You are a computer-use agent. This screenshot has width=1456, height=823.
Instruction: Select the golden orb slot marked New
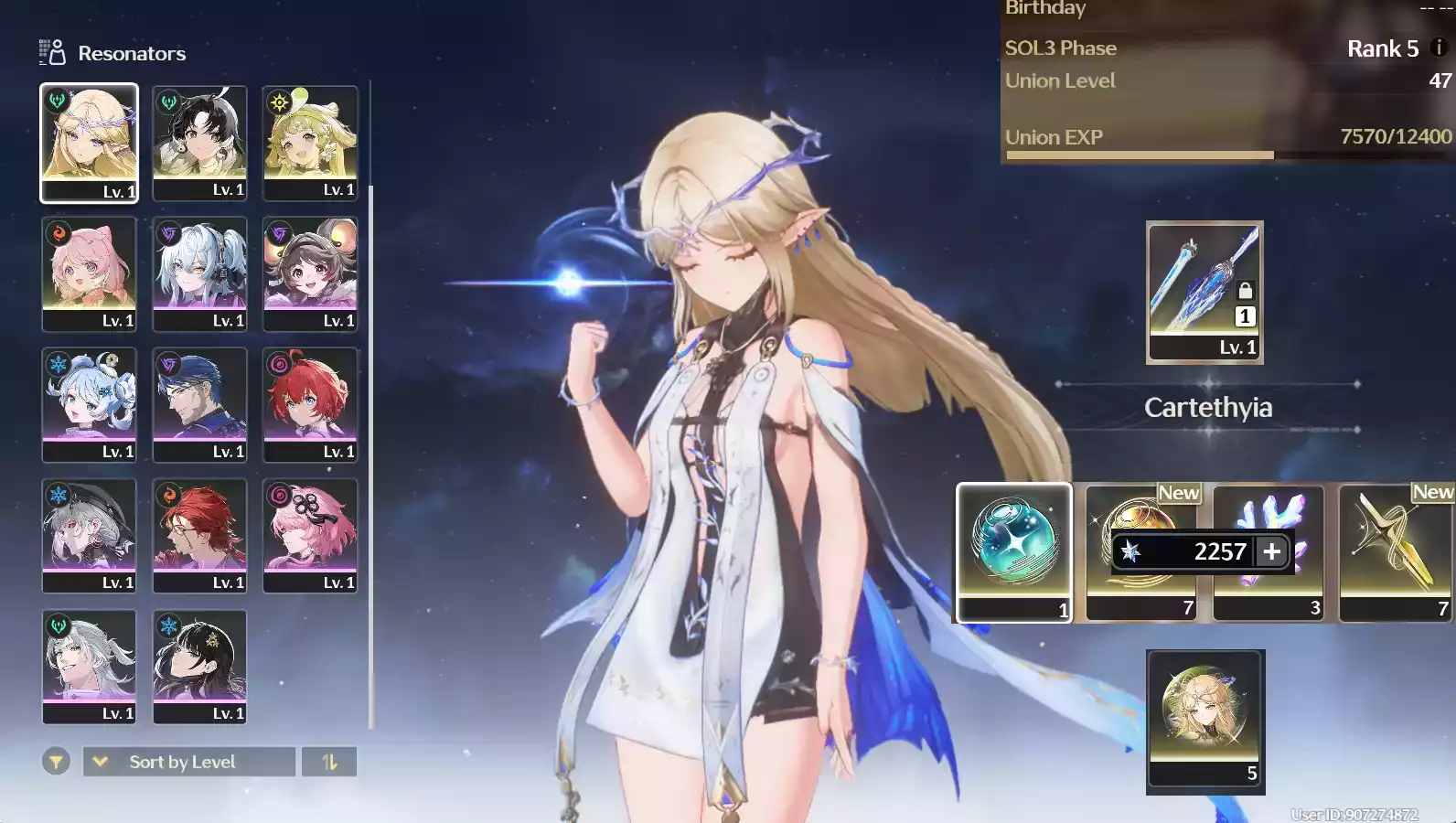[1140, 512]
